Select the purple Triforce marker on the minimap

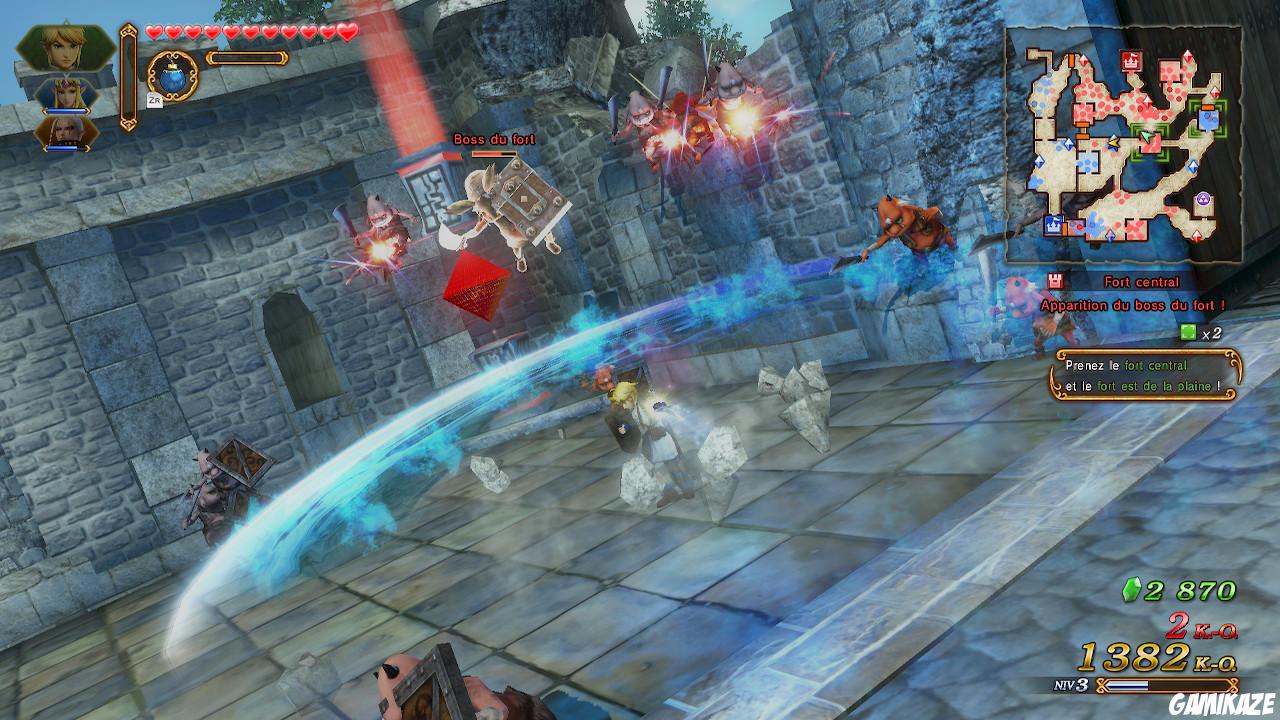[1202, 198]
